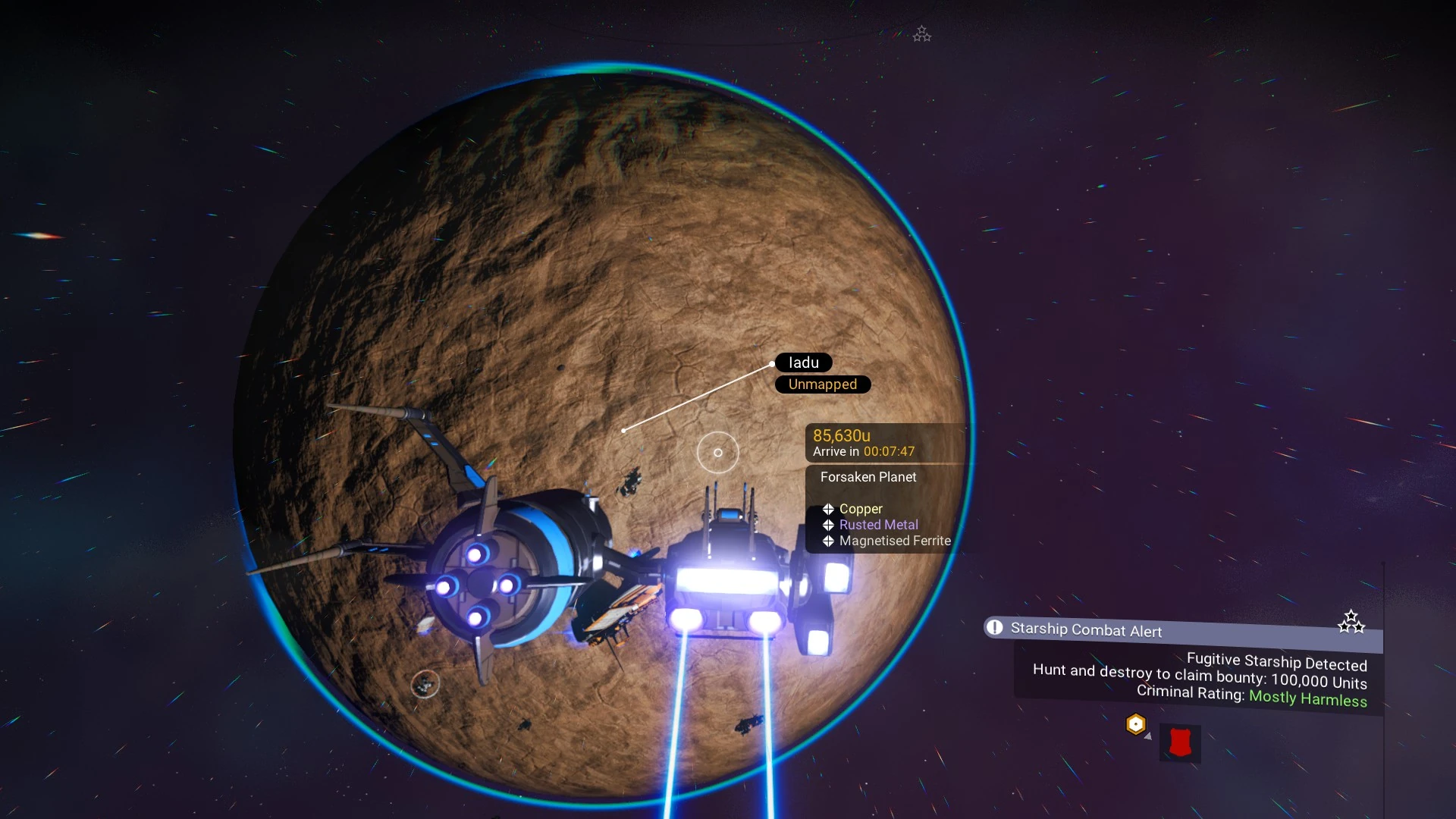Select the yellow hexagon mission marker

[x=1135, y=724]
